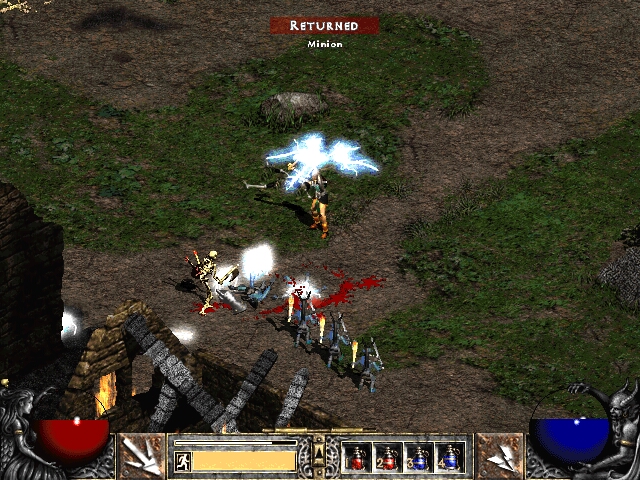Open the left mouse button skill selector
Image resolution: width=640 pixels, height=480 pixels.
tap(142, 455)
